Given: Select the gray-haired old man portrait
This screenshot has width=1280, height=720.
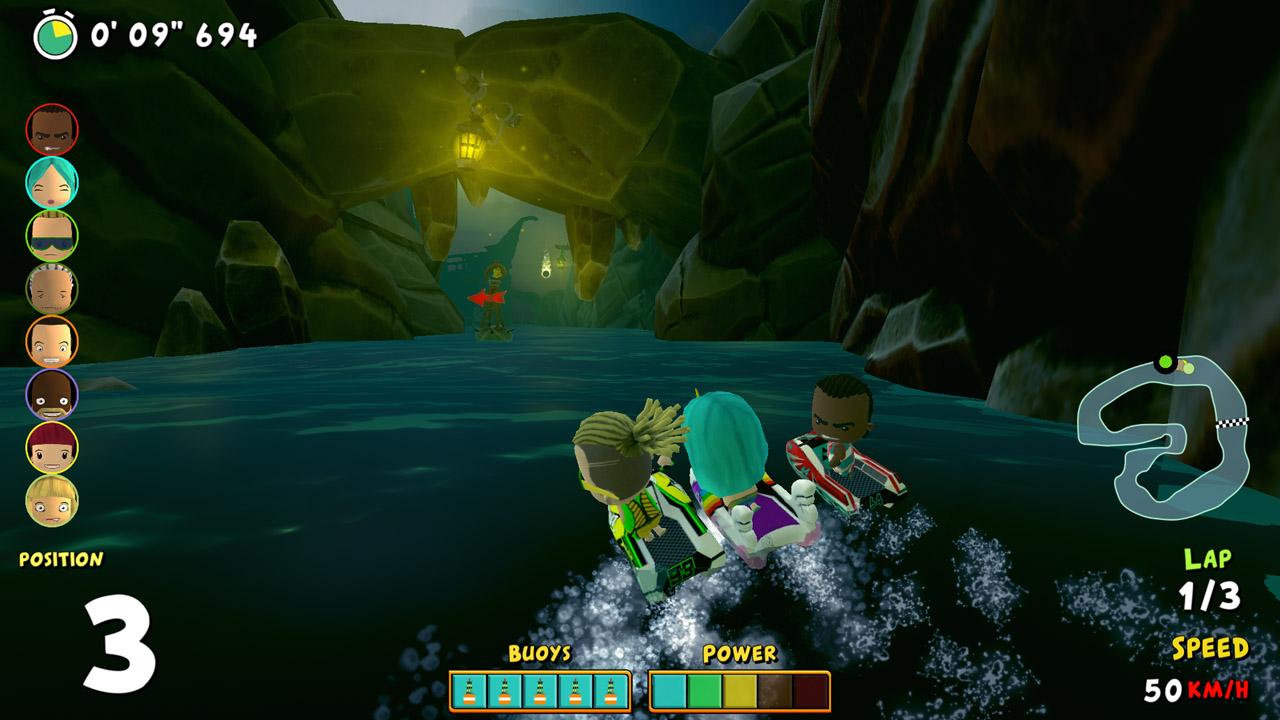Looking at the screenshot, I should tap(52, 289).
